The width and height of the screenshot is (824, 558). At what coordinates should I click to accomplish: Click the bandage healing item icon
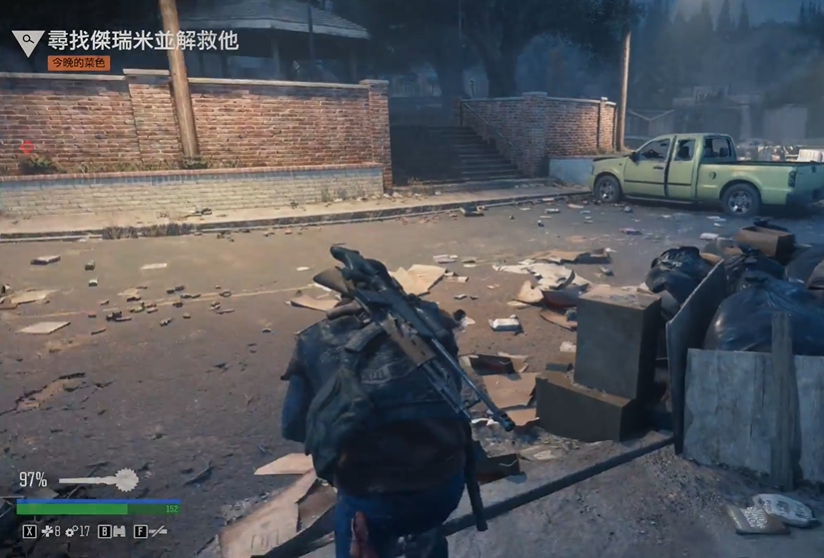coord(46,532)
